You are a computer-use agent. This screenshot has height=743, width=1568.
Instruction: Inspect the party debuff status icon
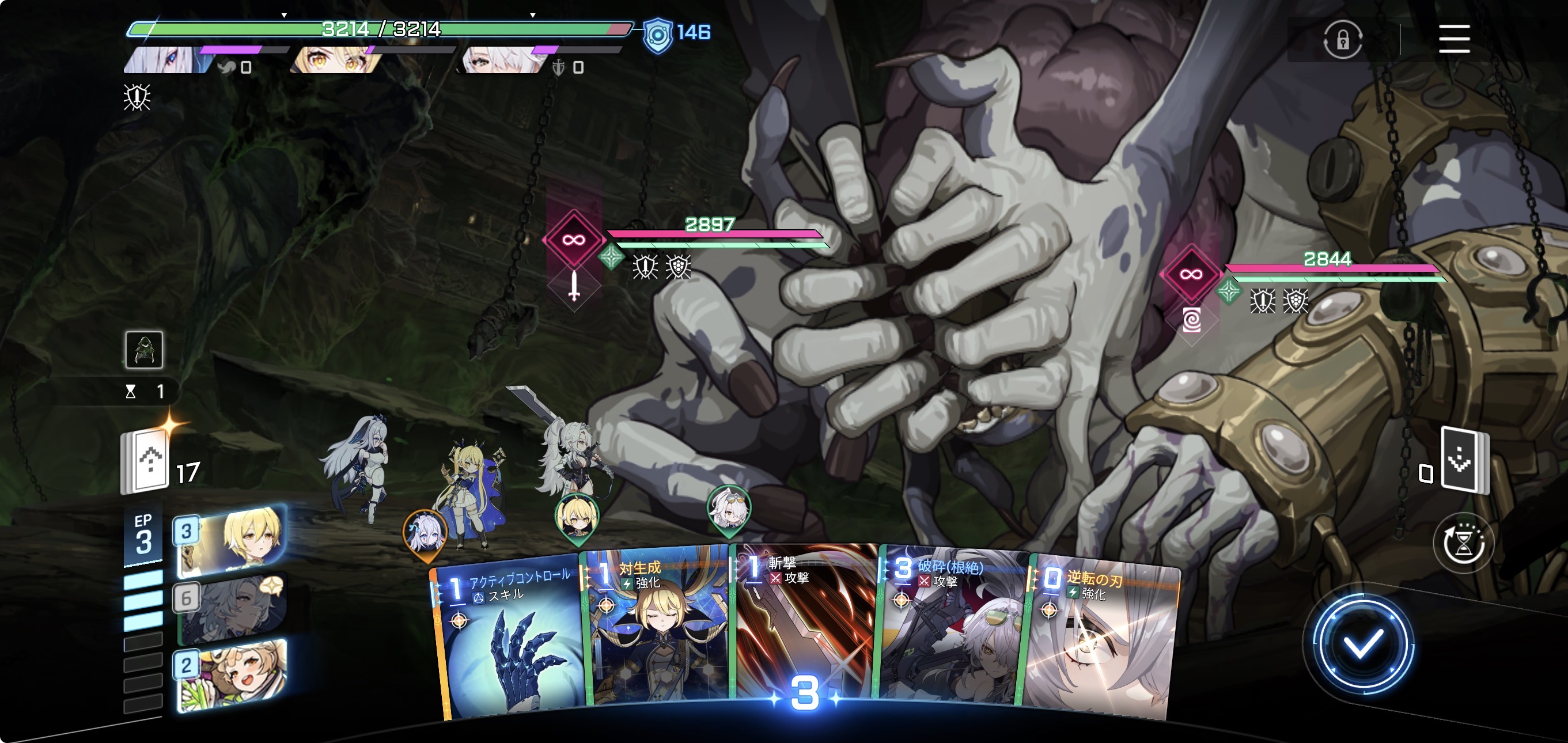137,97
